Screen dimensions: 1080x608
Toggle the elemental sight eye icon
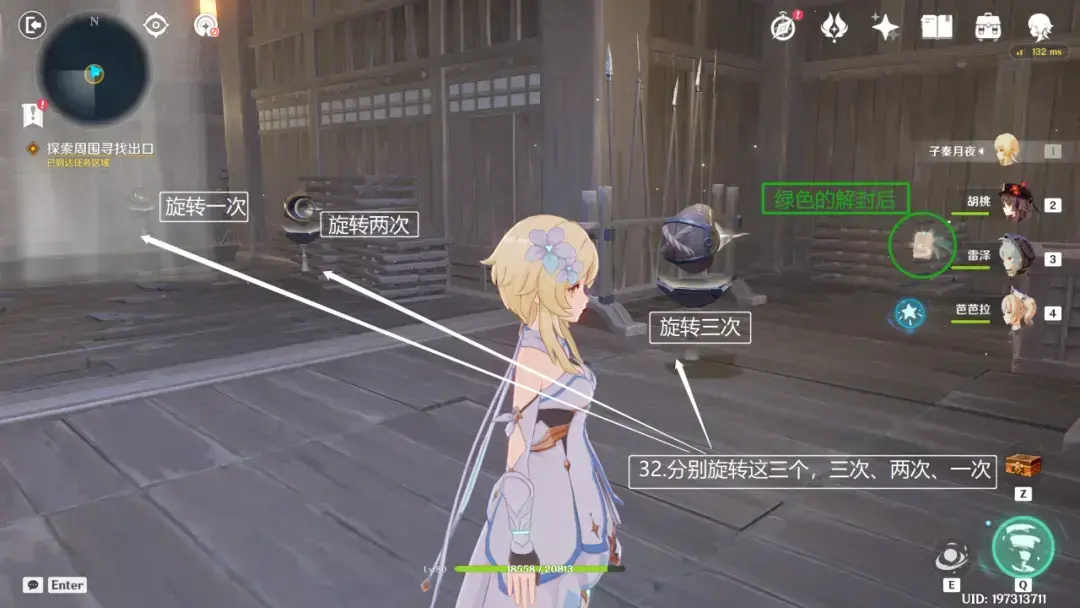click(156, 25)
